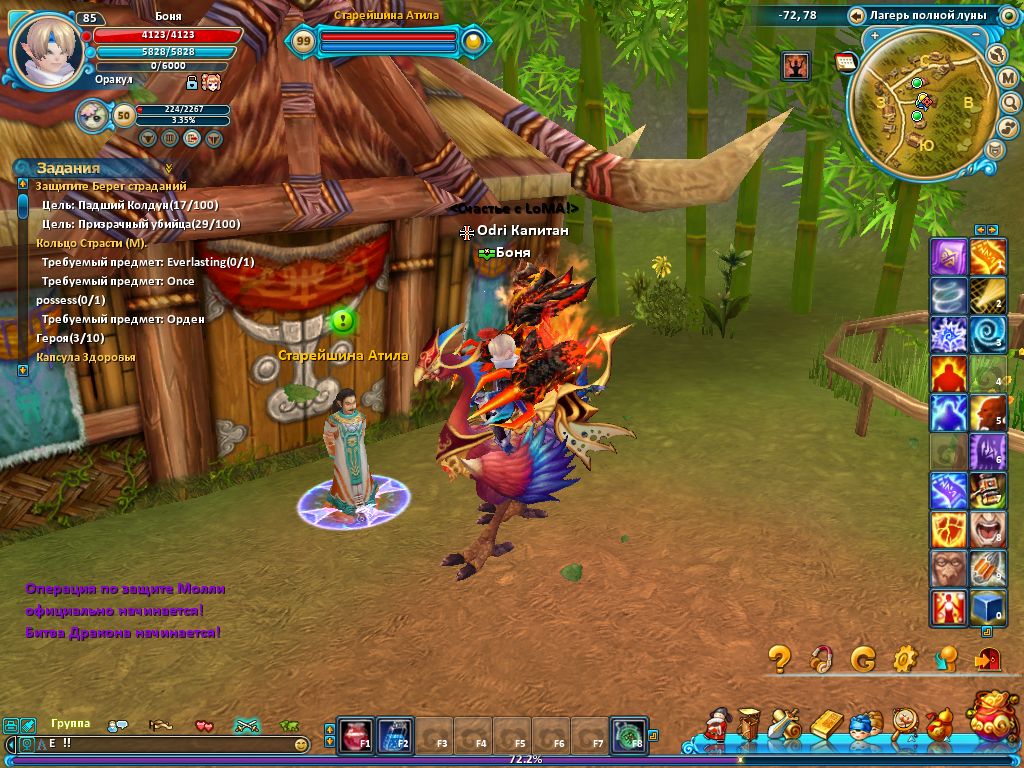Screen dimensions: 1024x768
Task: Open the calendar events icon
Action: point(846,63)
